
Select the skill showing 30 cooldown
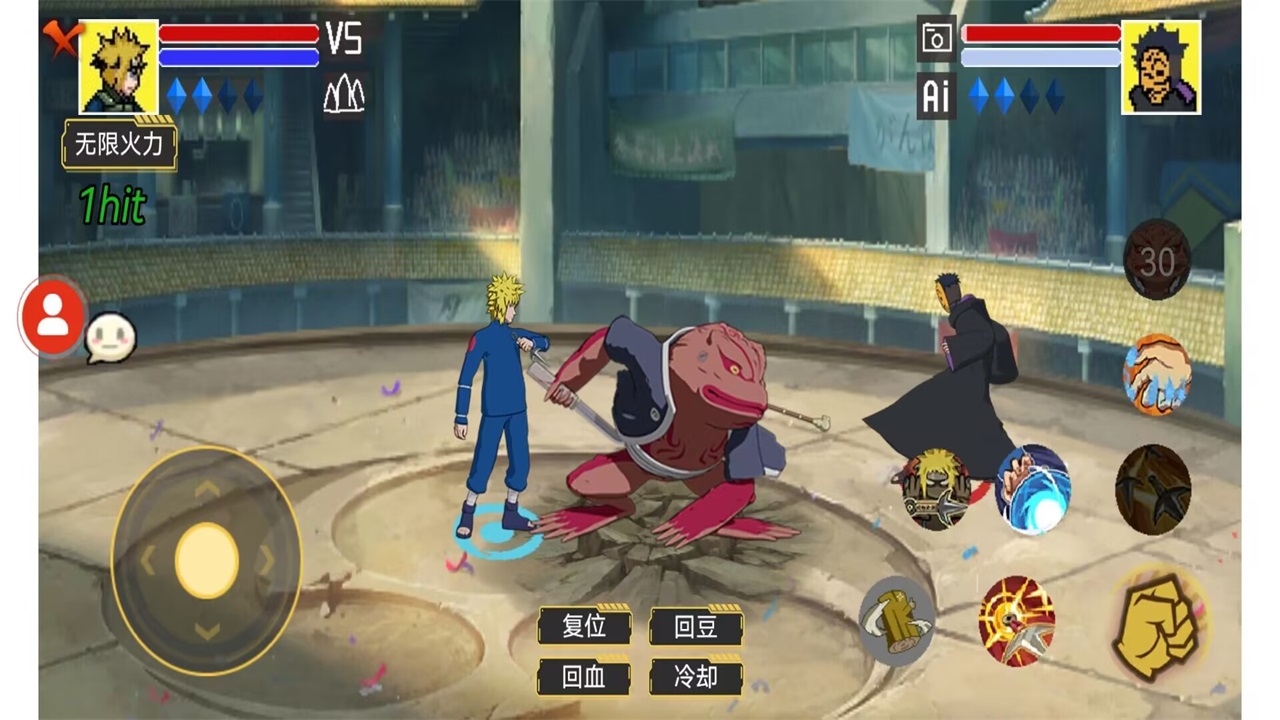pyautogui.click(x=1157, y=260)
